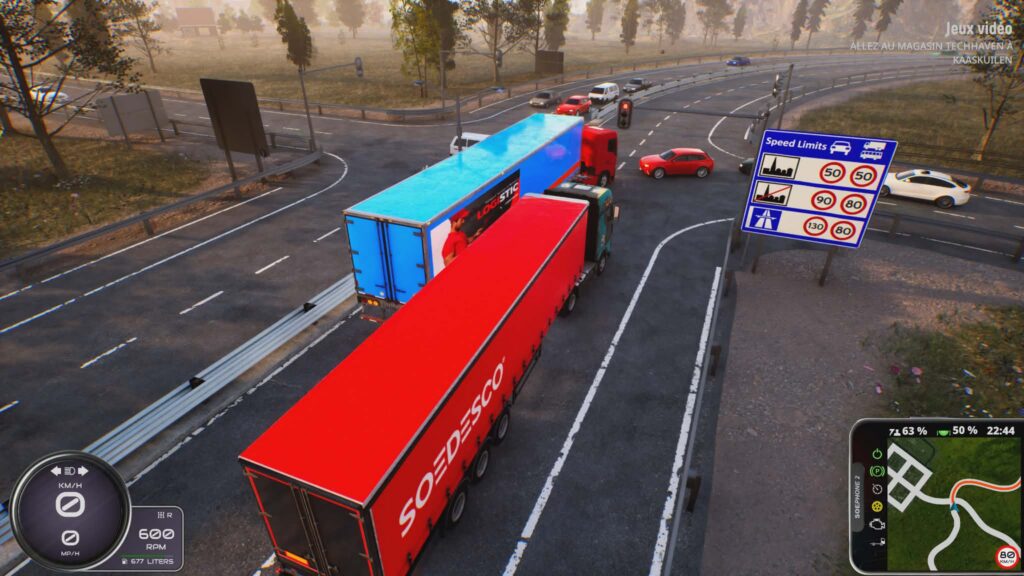This screenshot has height=576, width=1024.
Task: Click the green engine power icon
Action: [x=877, y=452]
